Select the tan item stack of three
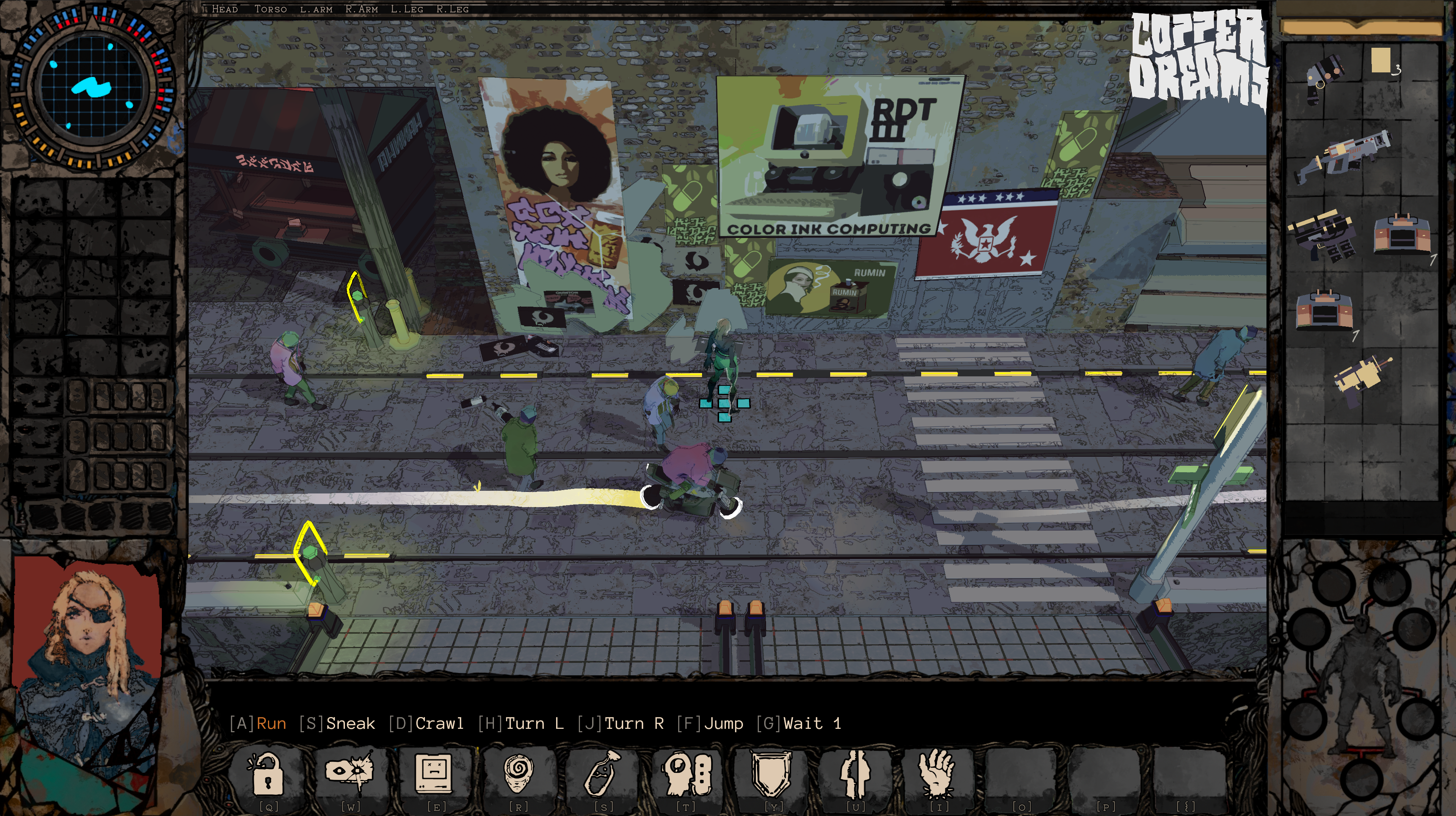Viewport: 1456px width, 816px height. (x=1381, y=61)
